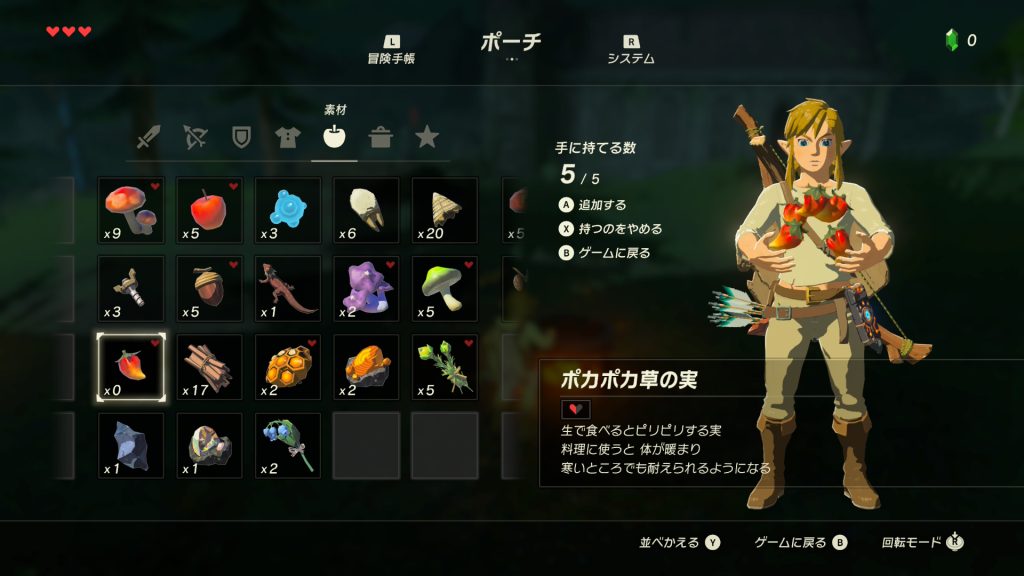Select the highlighted spicy pepper slot

[x=131, y=367]
